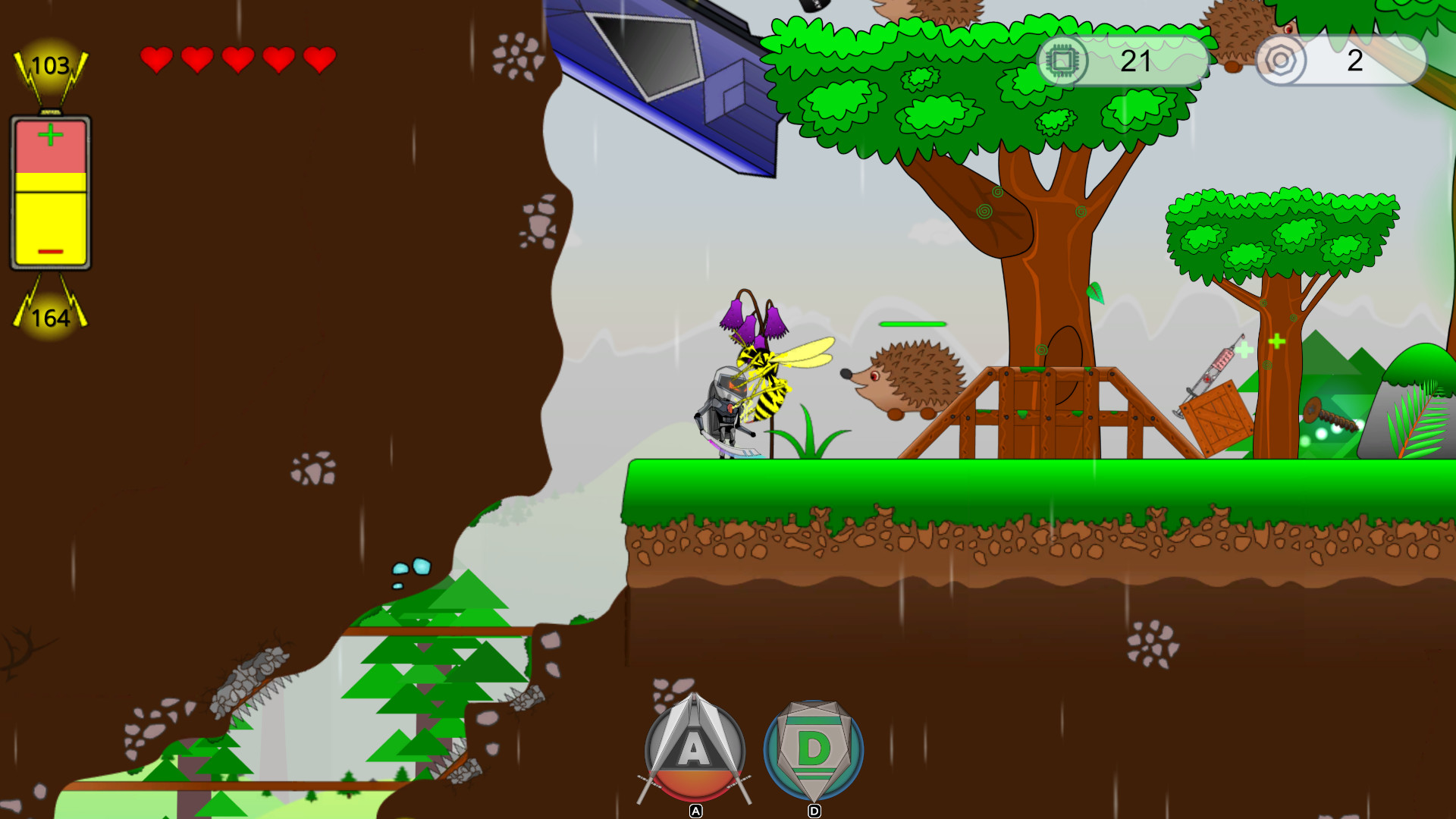Open the D key hint label
This screenshot has width=1456, height=819.
[x=814, y=810]
